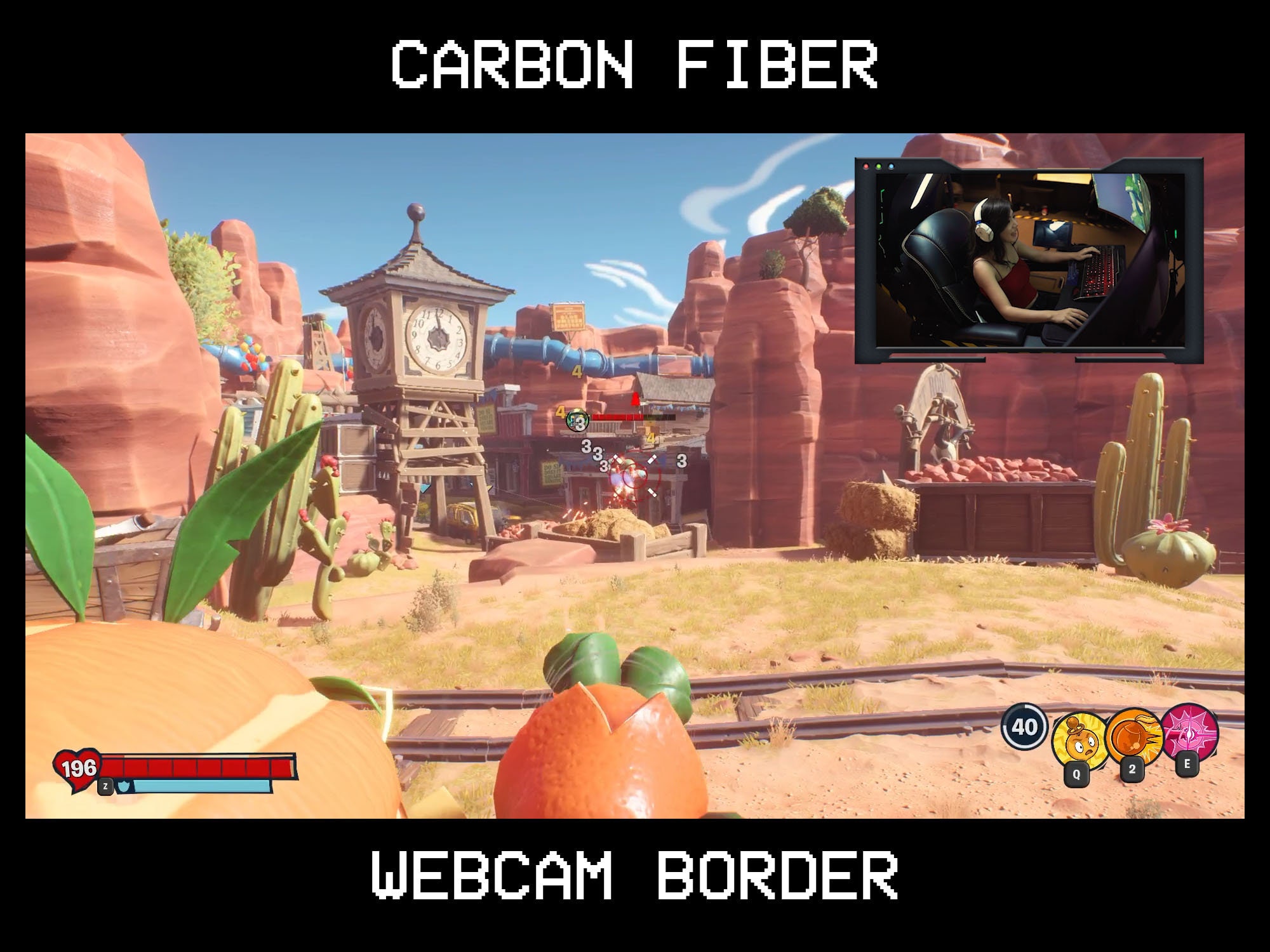This screenshot has height=952, width=1270.
Task: Select the blue shield icon under the health bar
Action: click(x=124, y=786)
